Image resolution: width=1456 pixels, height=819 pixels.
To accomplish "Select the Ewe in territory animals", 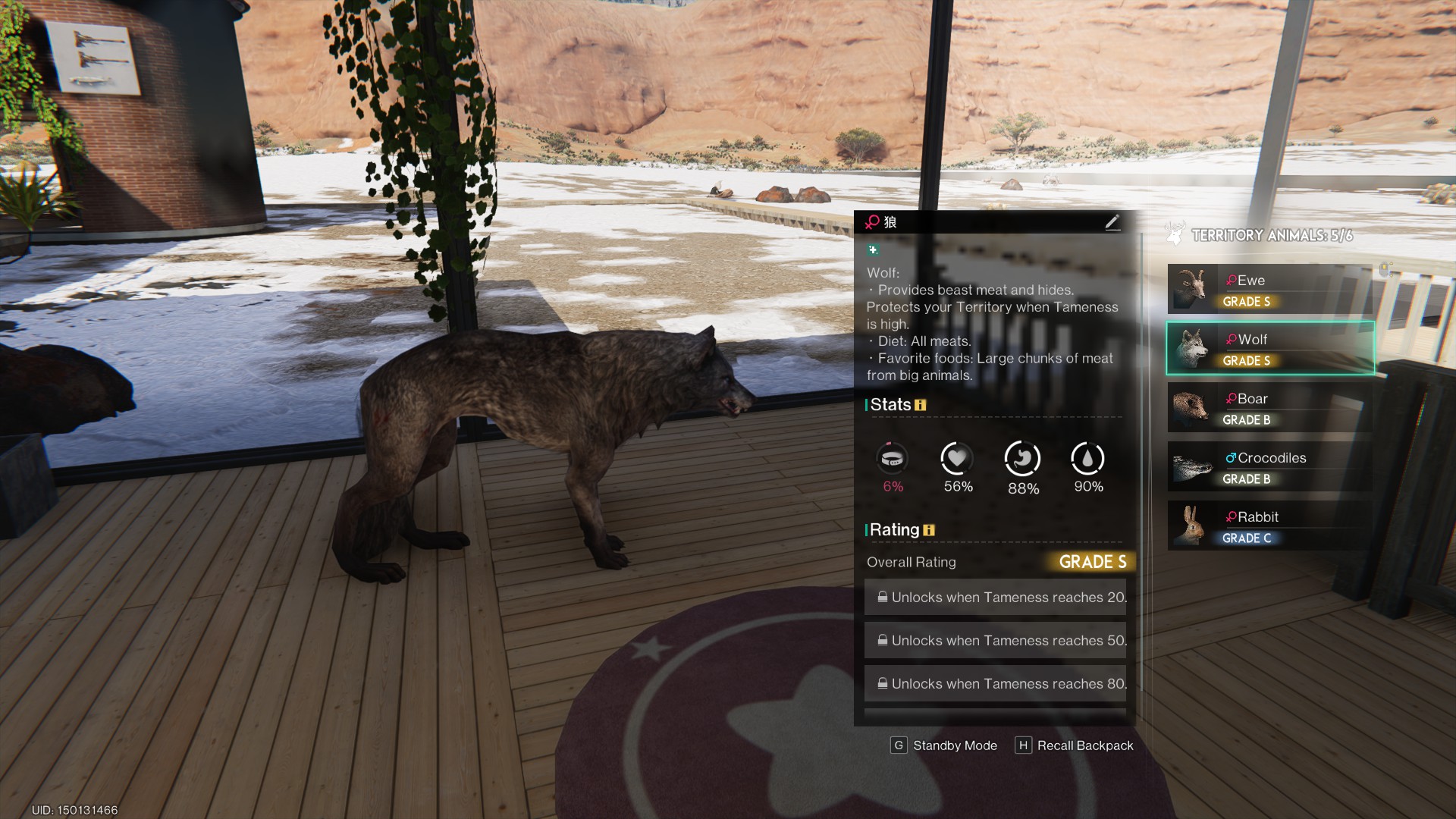I will coord(1269,289).
